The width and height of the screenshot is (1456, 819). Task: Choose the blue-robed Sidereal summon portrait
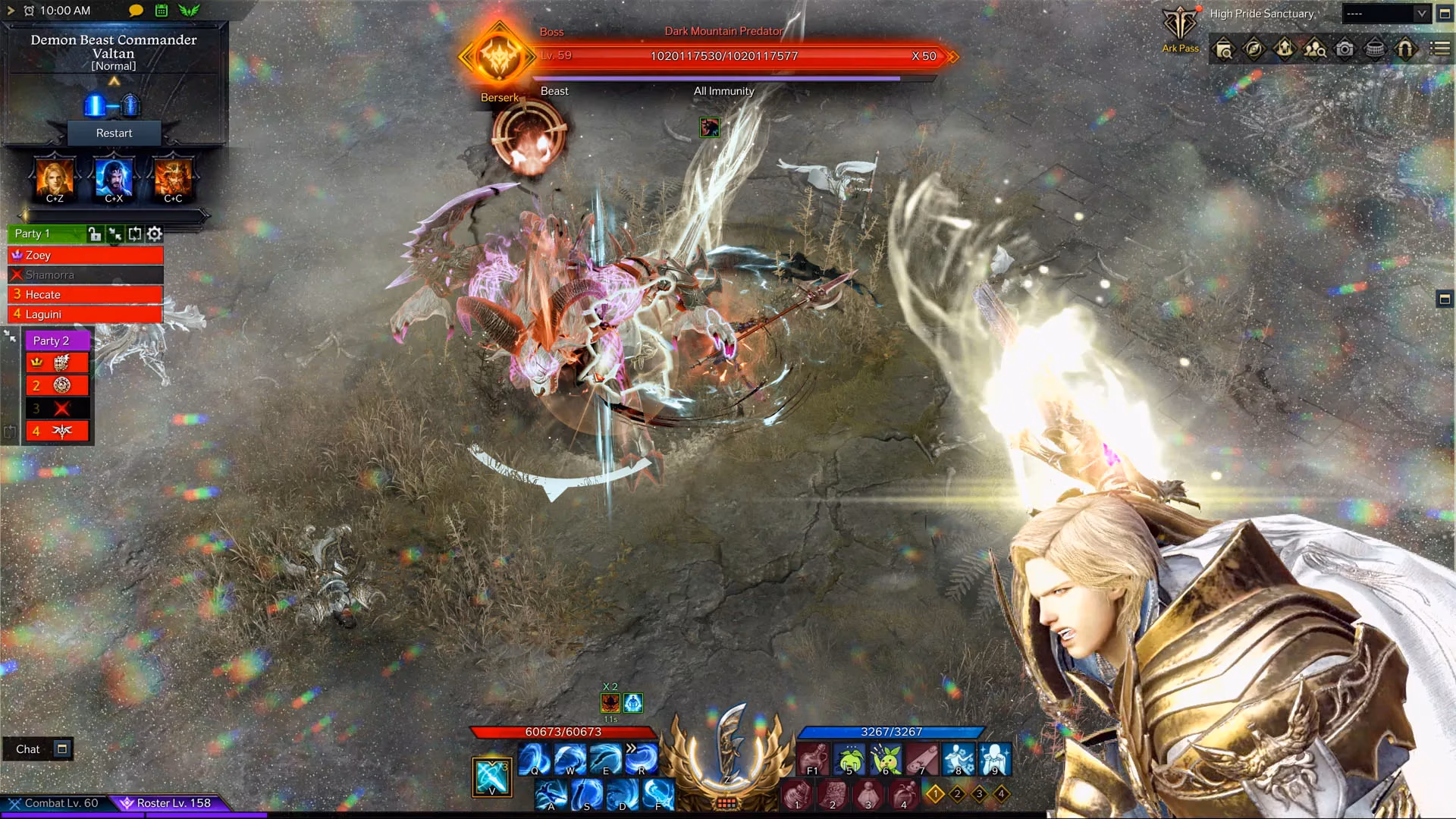tap(114, 179)
